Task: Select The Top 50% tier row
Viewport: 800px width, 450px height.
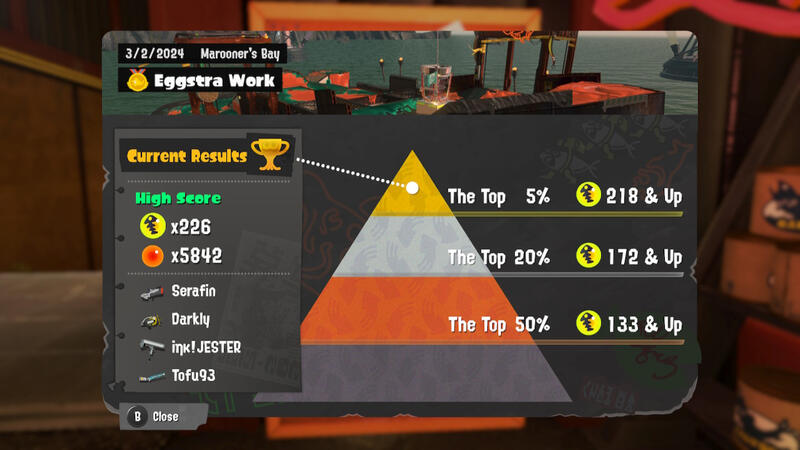Action: [565, 325]
